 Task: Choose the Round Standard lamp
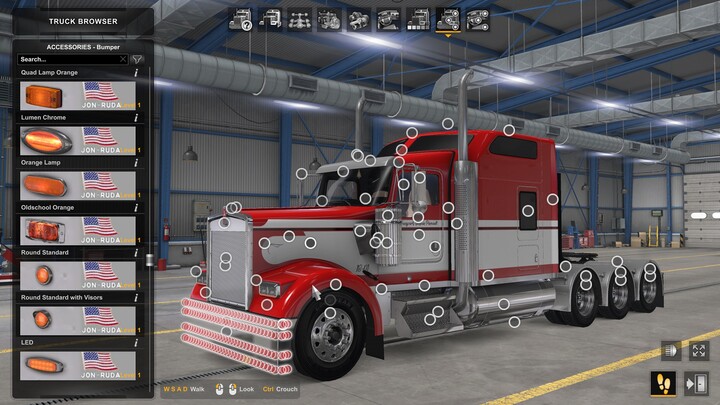(78, 275)
